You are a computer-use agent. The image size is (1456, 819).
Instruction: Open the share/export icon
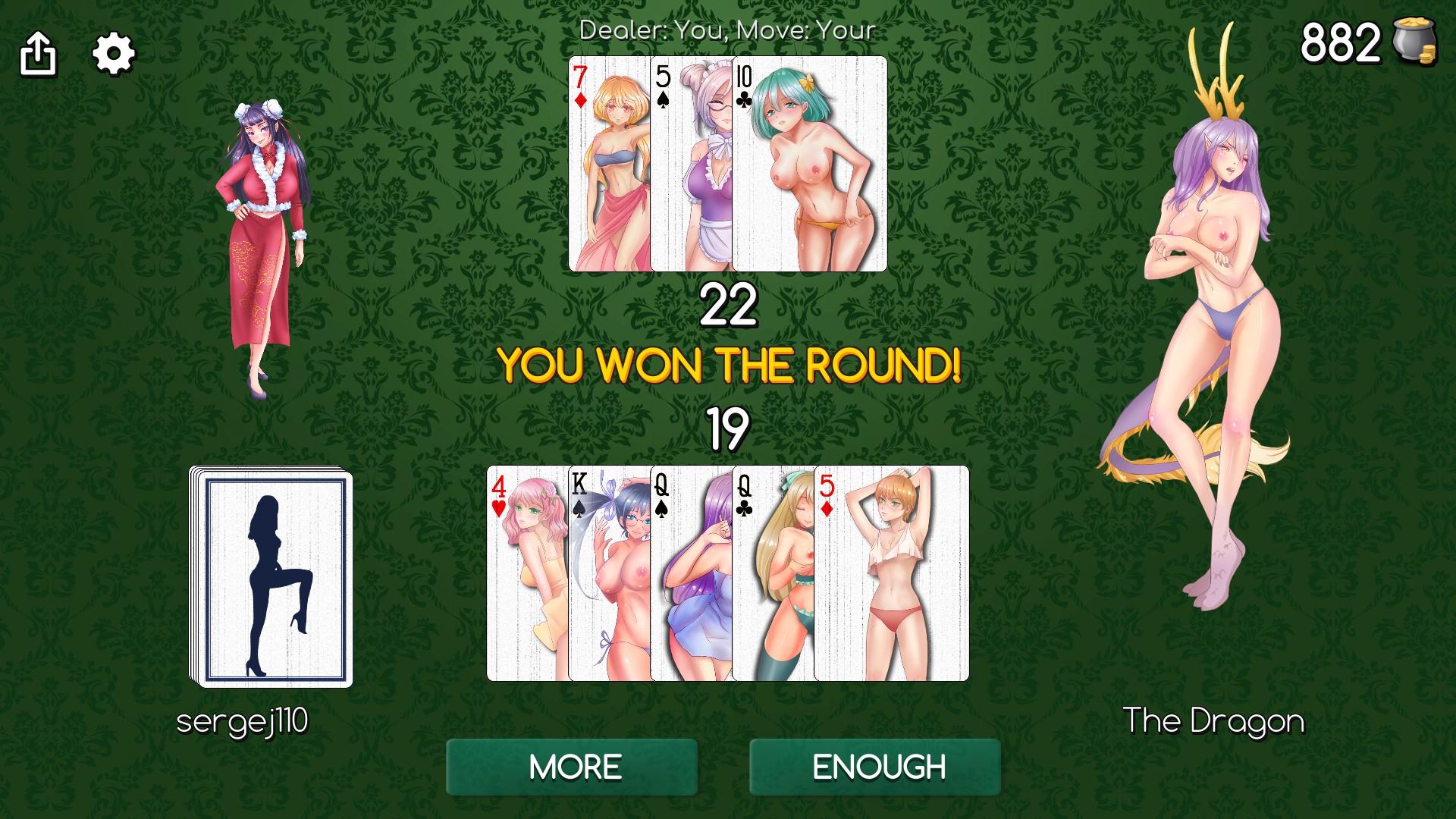(39, 52)
